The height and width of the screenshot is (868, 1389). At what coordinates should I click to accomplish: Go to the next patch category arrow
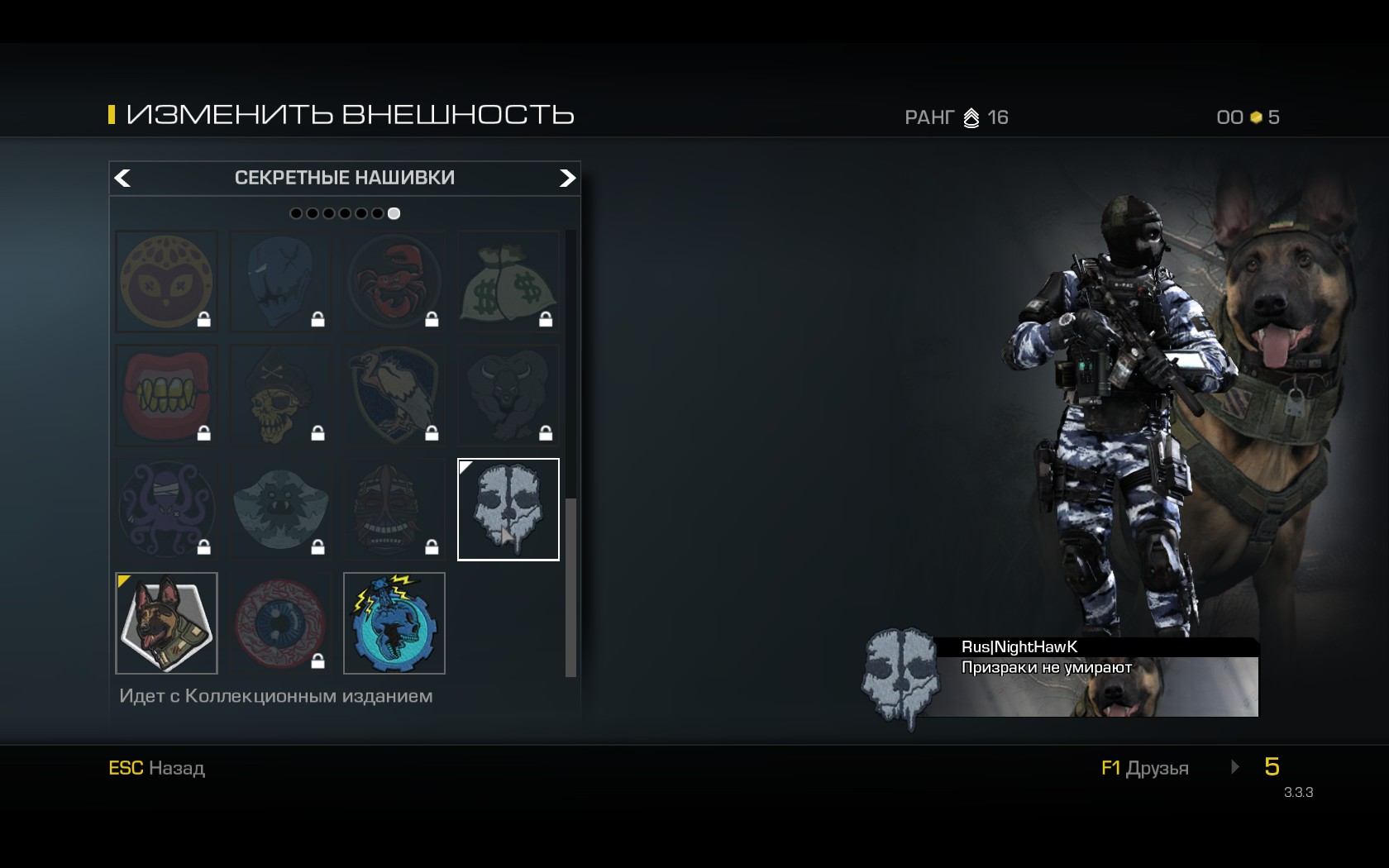(567, 178)
